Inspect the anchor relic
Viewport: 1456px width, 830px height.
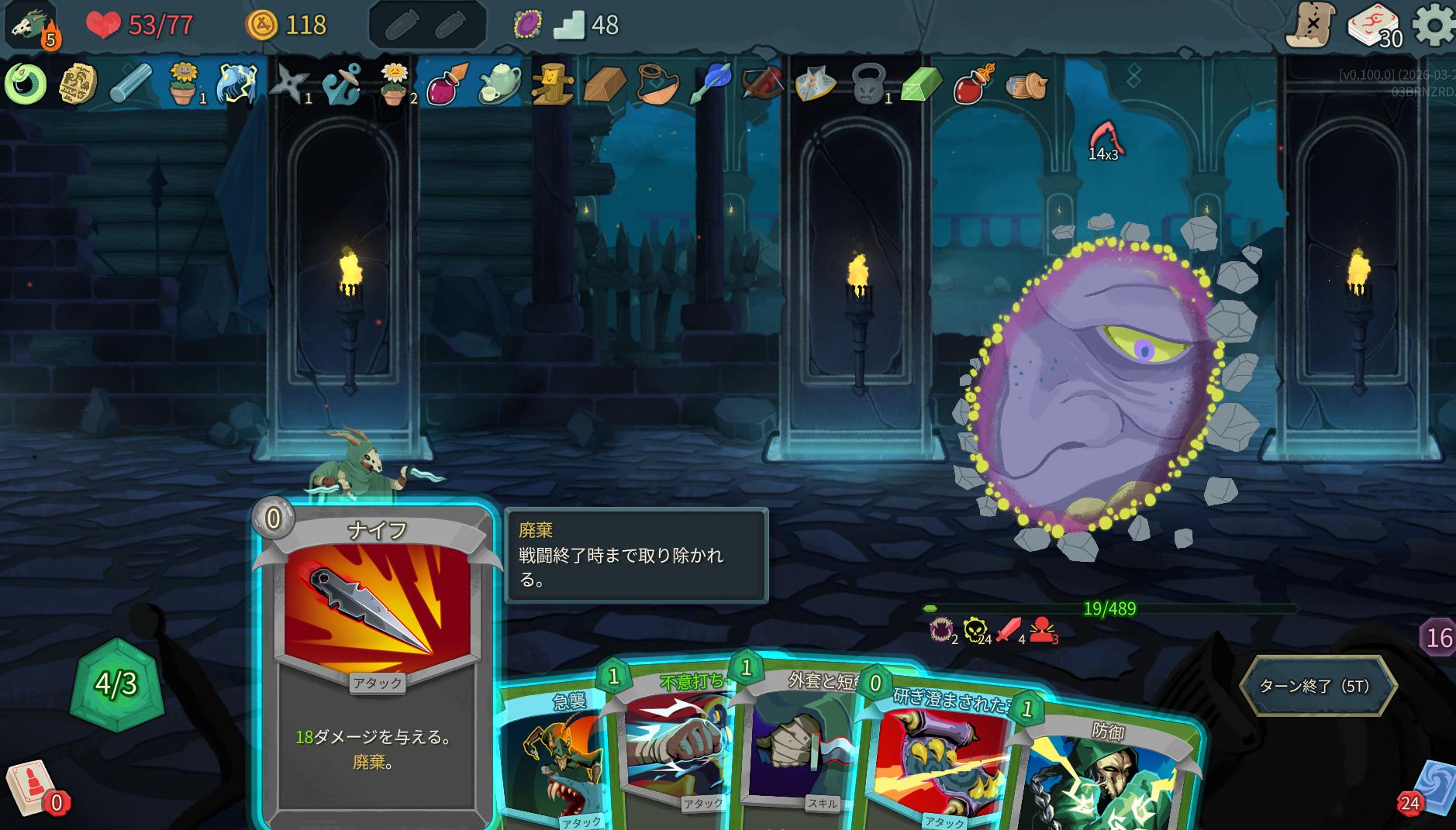[342, 83]
